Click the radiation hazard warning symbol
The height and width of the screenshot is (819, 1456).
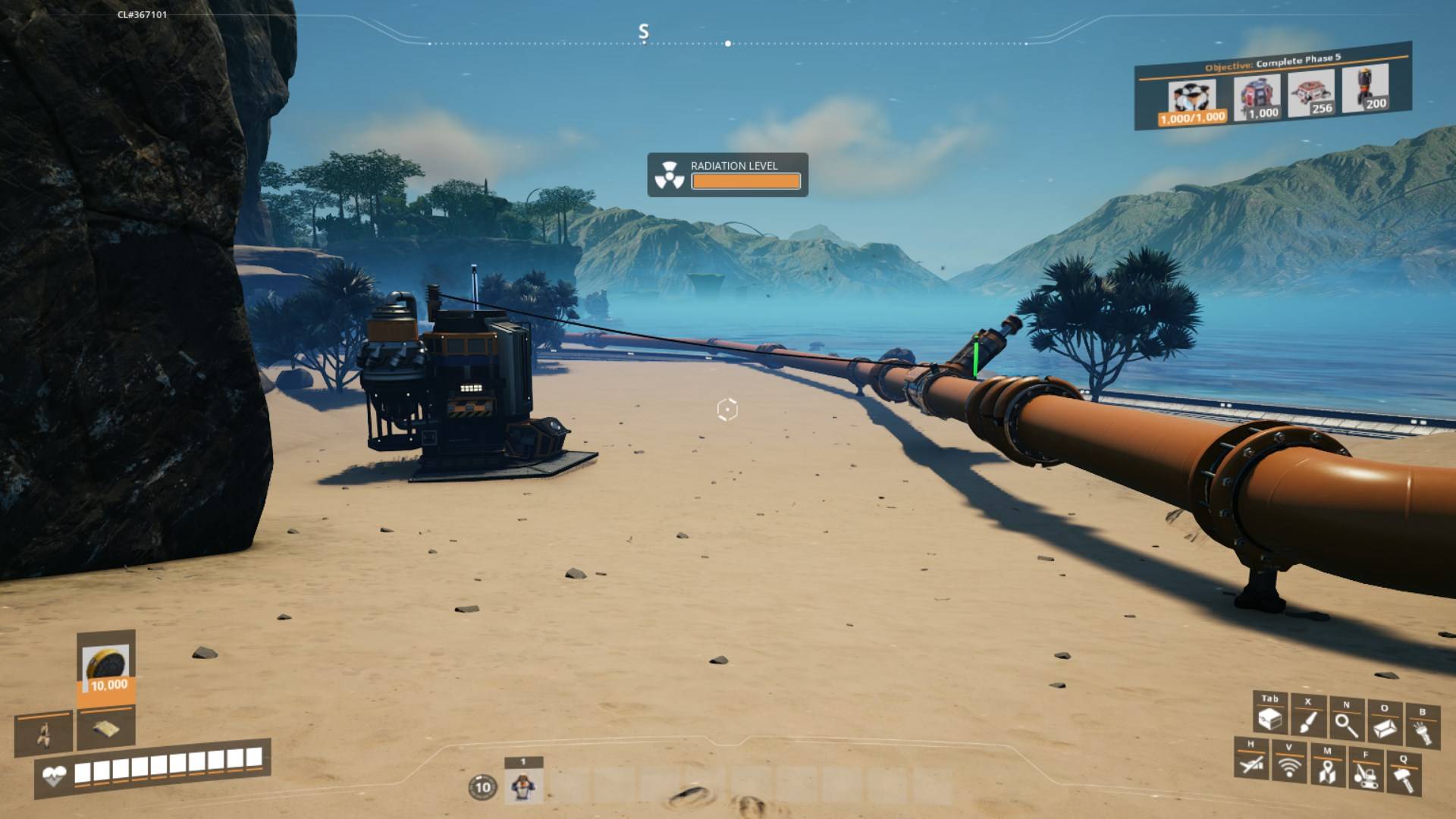click(670, 174)
